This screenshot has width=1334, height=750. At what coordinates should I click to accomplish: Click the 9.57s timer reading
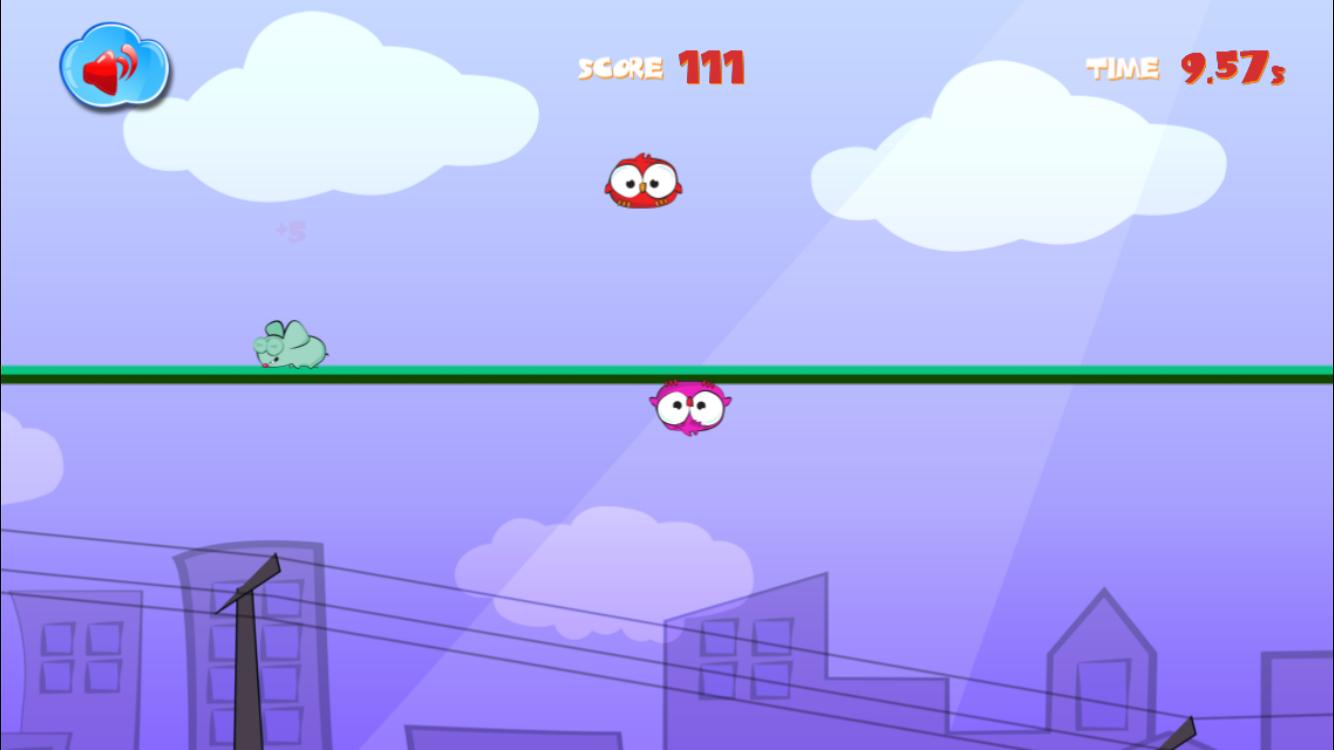pos(1231,68)
